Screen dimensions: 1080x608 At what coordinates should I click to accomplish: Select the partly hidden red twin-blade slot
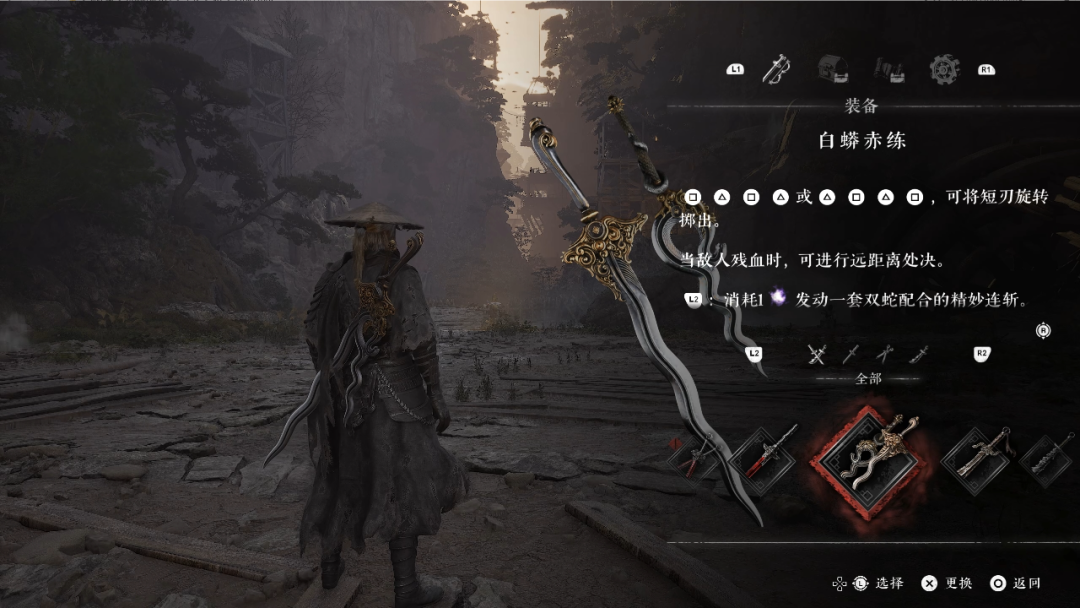(x=690, y=458)
